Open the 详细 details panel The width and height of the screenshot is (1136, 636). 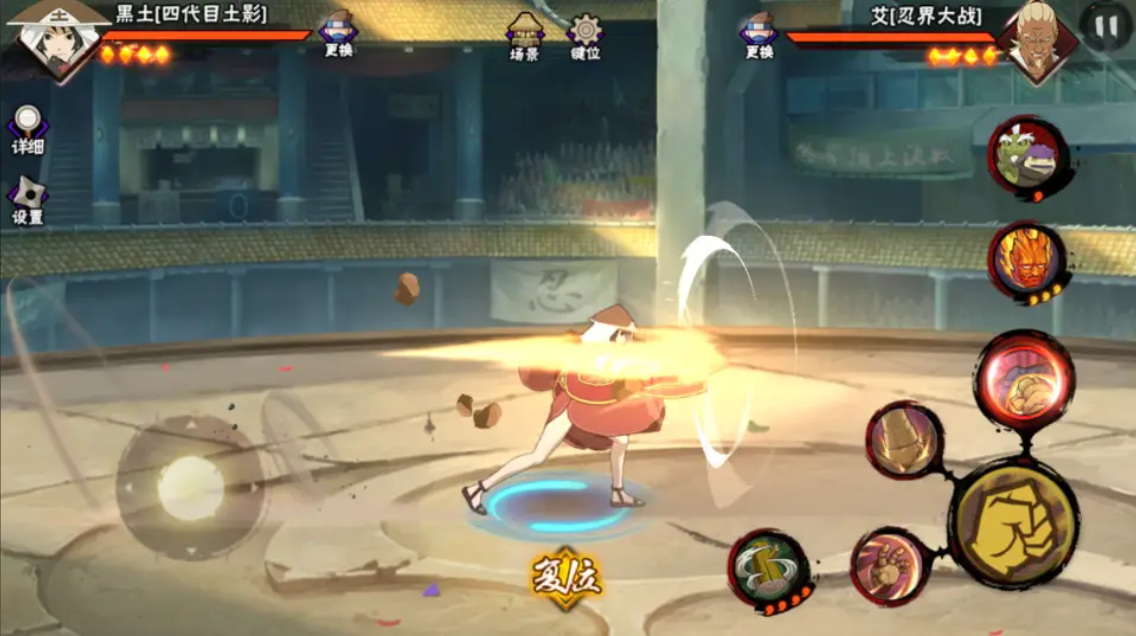pos(27,130)
